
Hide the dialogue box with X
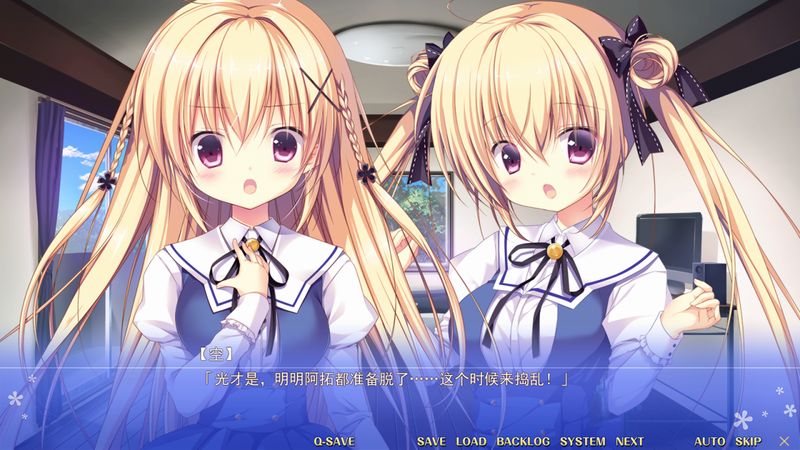(x=782, y=441)
